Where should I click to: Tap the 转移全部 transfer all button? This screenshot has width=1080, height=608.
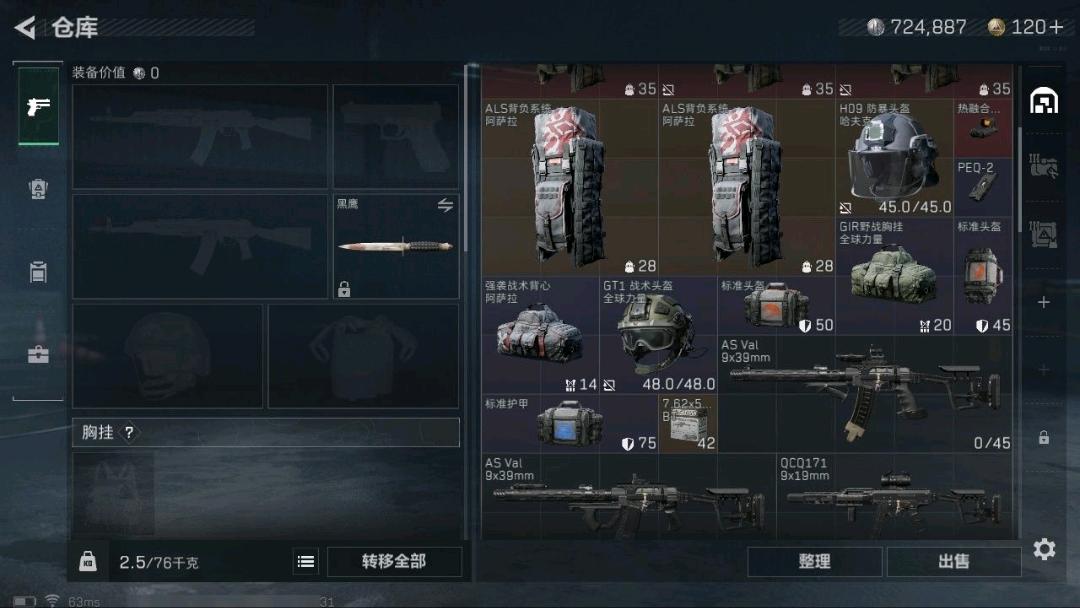coord(394,562)
